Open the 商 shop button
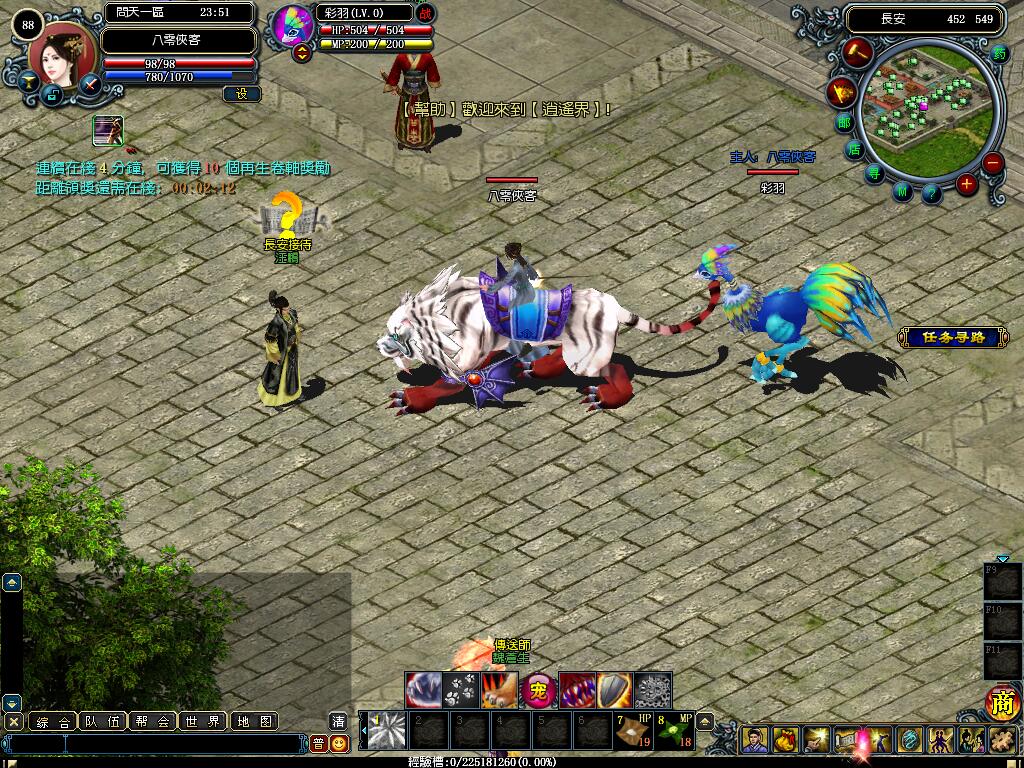Screen dimensions: 1024x768 point(1001,703)
